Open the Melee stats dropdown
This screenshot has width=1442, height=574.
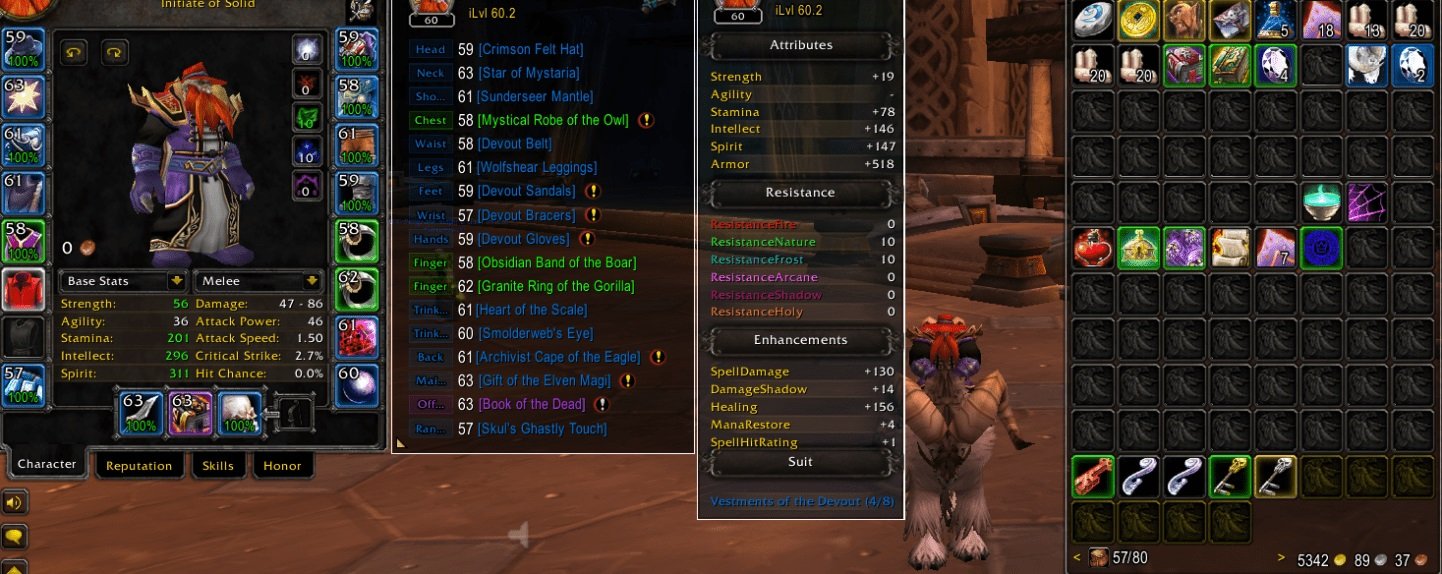point(258,281)
